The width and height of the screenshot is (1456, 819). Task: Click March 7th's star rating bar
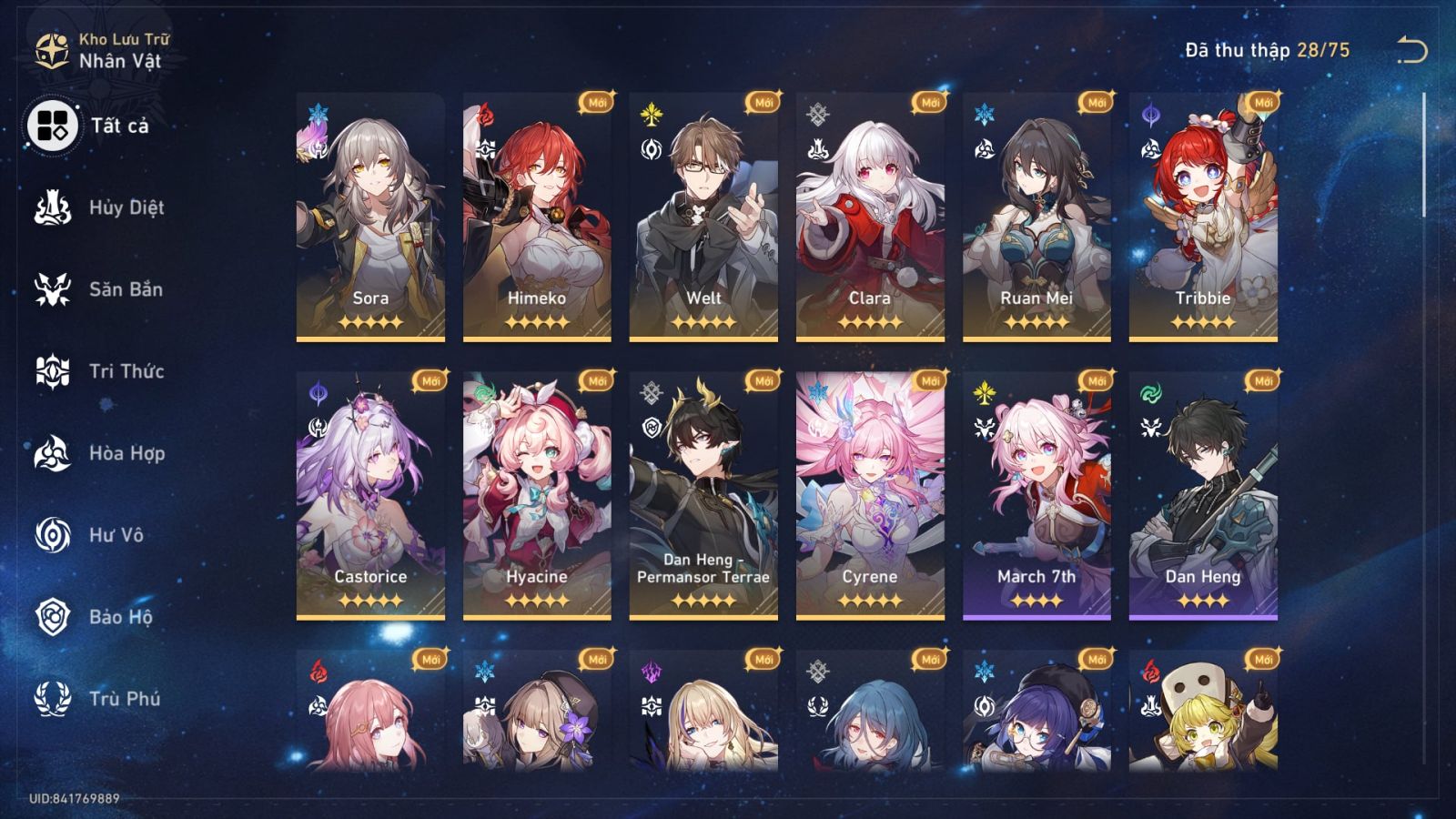click(1036, 601)
